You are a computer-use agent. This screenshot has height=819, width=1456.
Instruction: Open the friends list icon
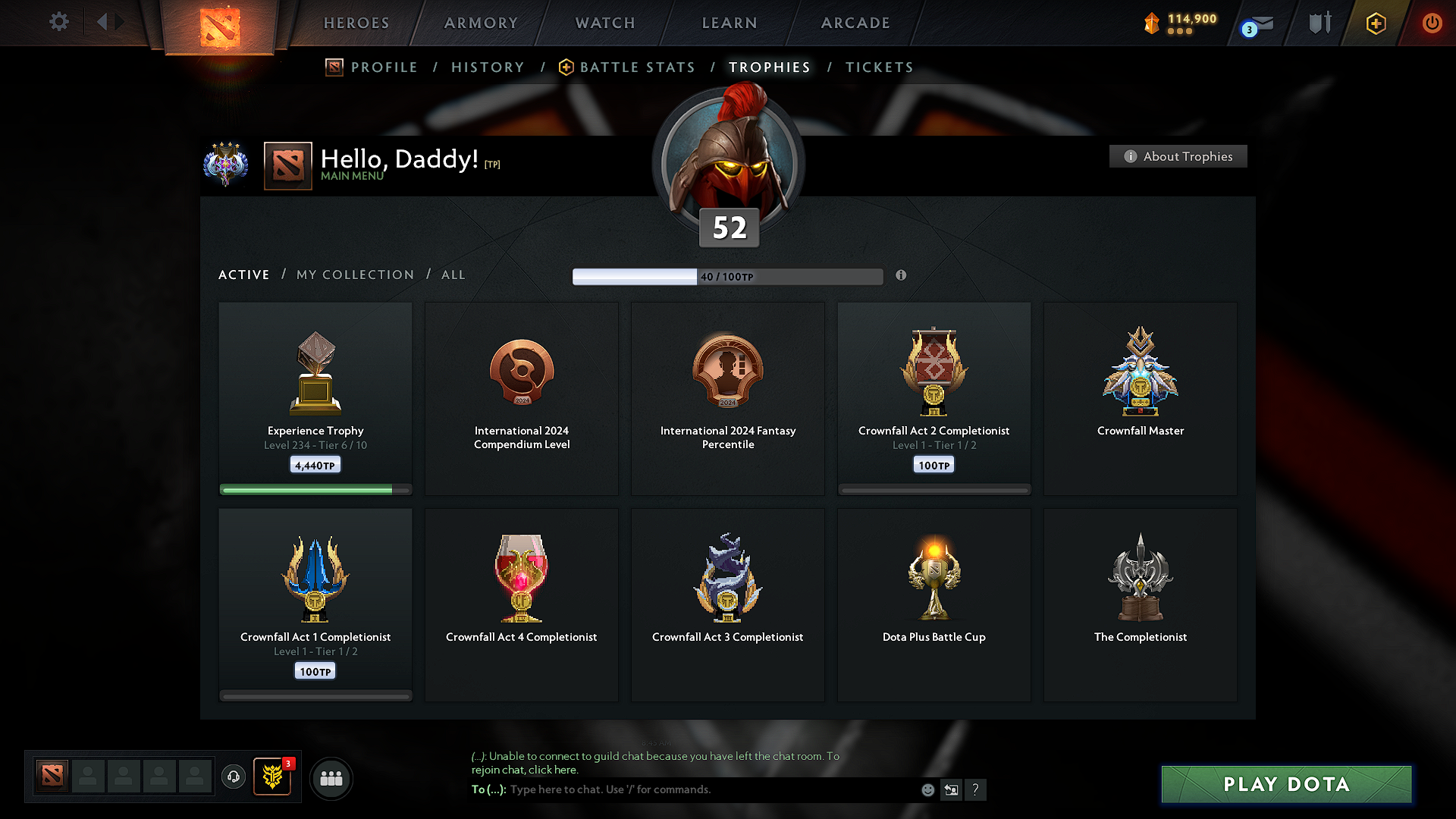331,777
